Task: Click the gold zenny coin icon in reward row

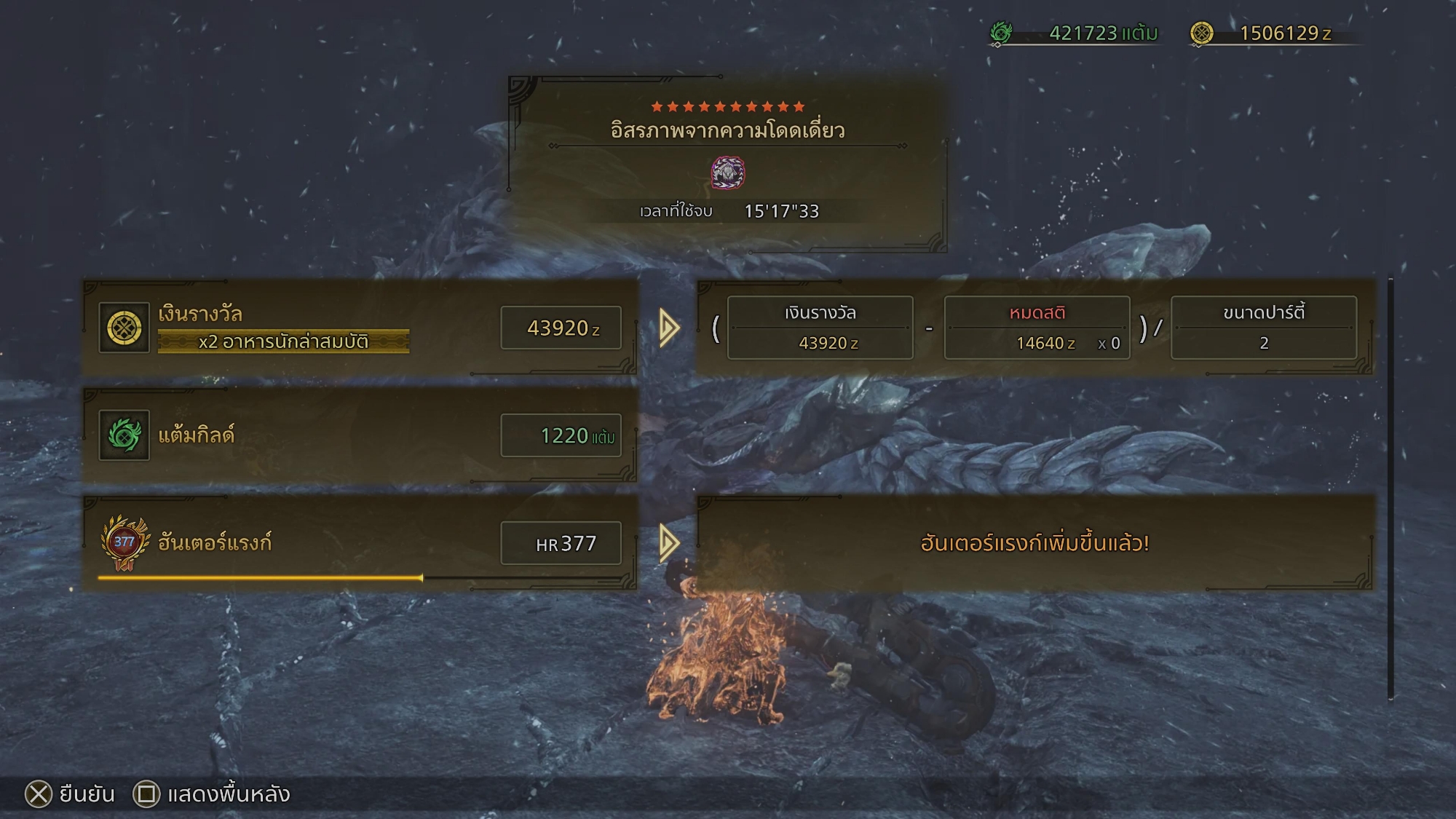Action: click(124, 328)
